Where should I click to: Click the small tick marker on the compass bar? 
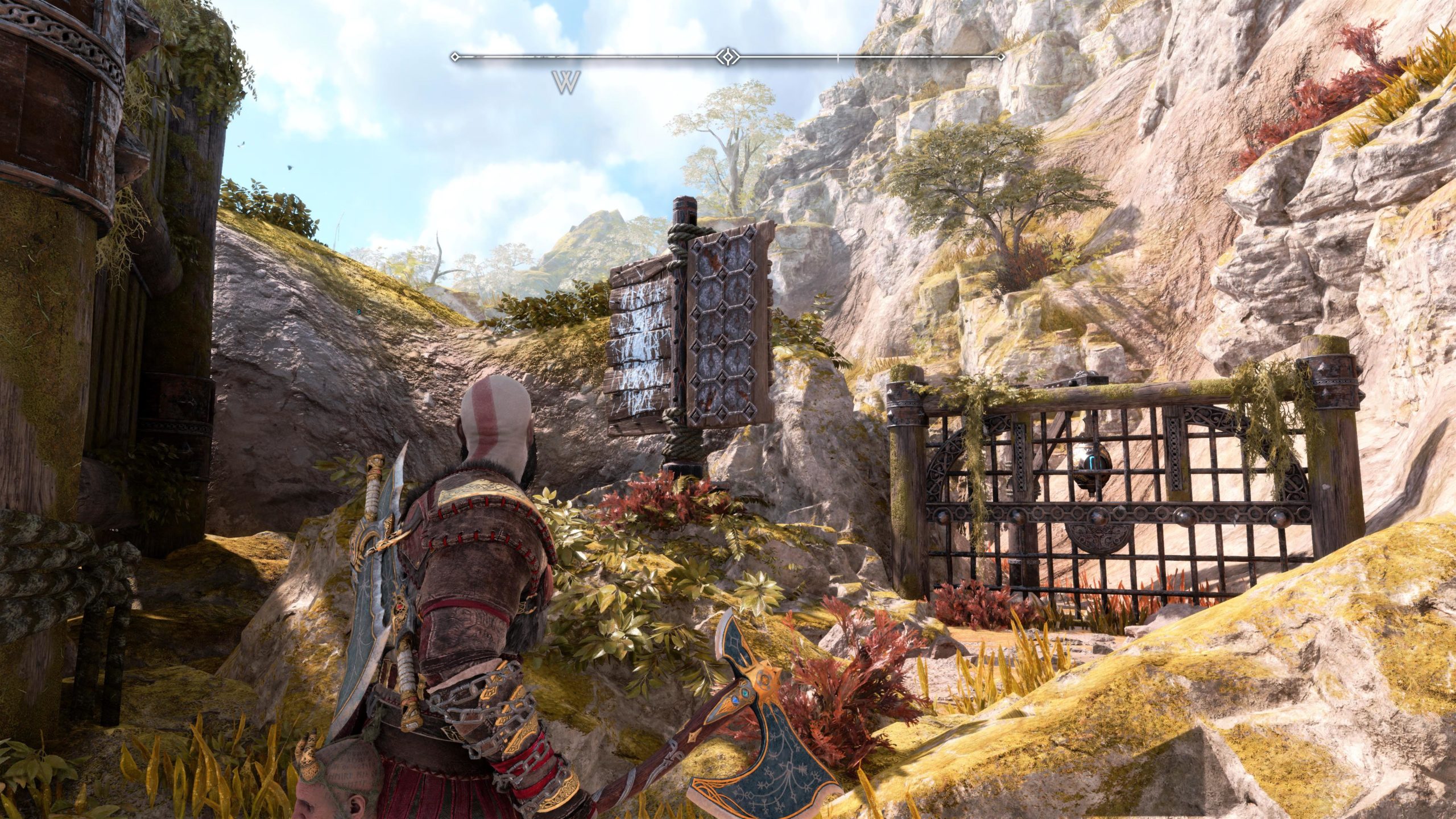838,56
